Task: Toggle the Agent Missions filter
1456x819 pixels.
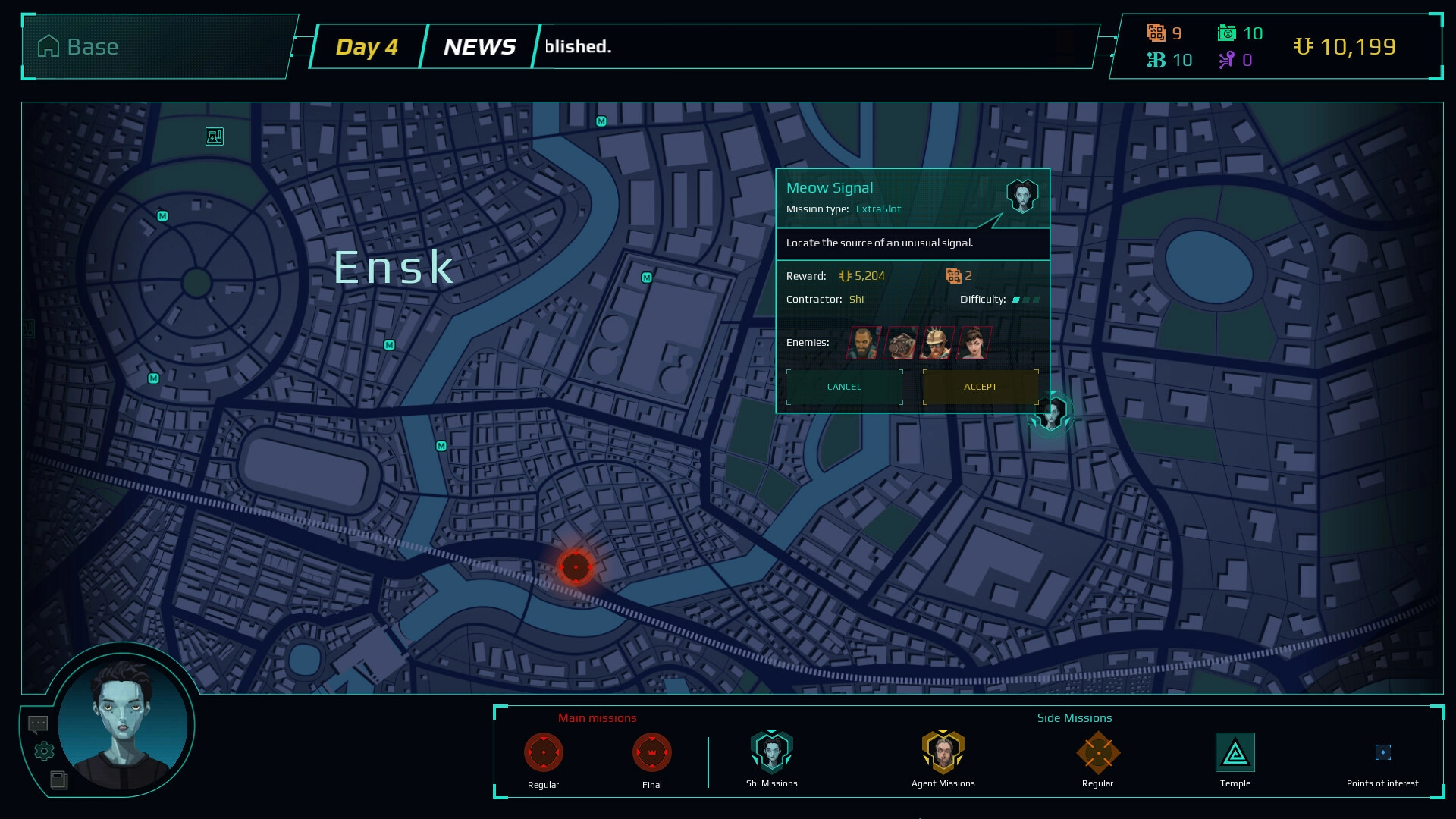Action: (943, 752)
